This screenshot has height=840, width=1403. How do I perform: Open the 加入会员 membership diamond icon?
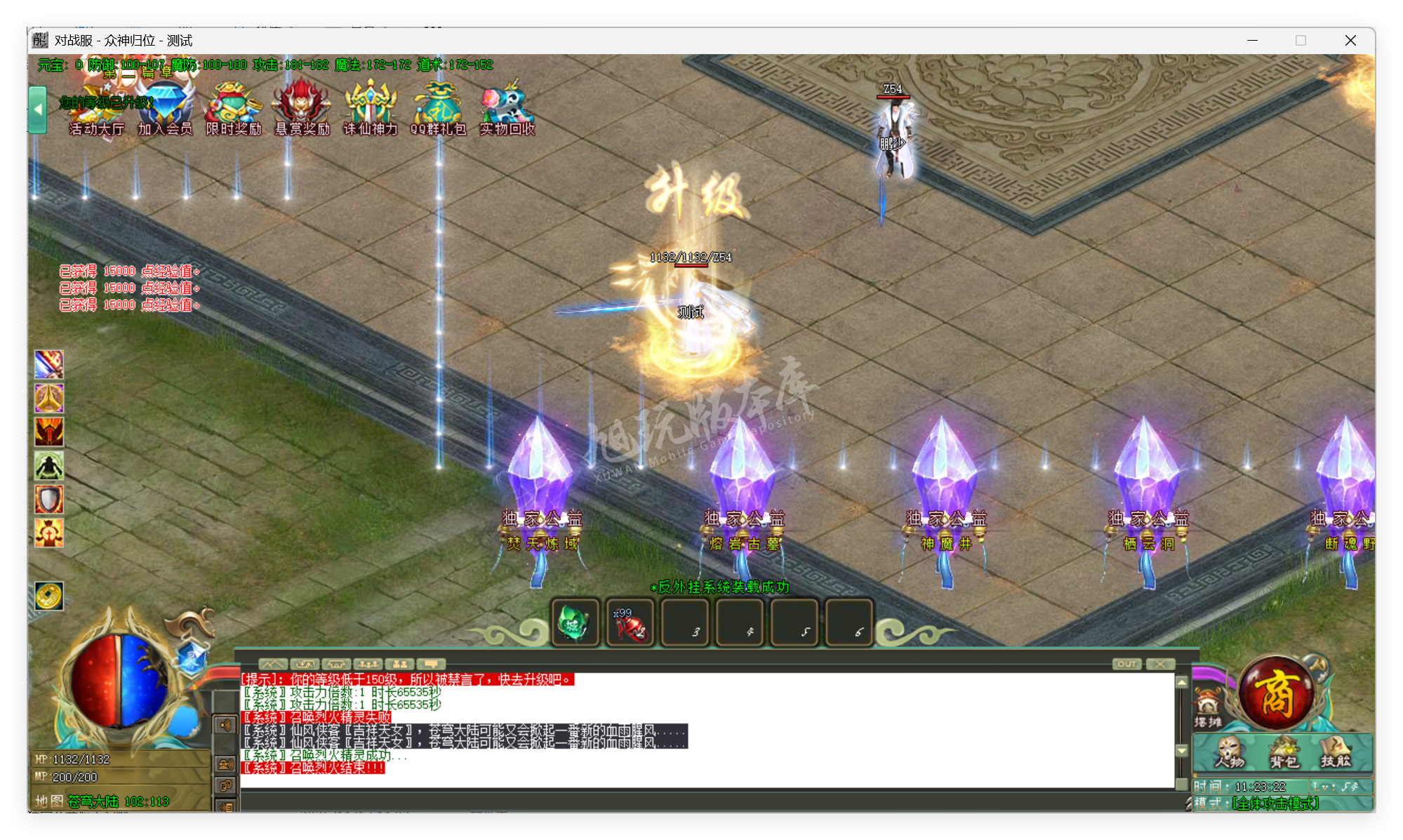coord(164,105)
